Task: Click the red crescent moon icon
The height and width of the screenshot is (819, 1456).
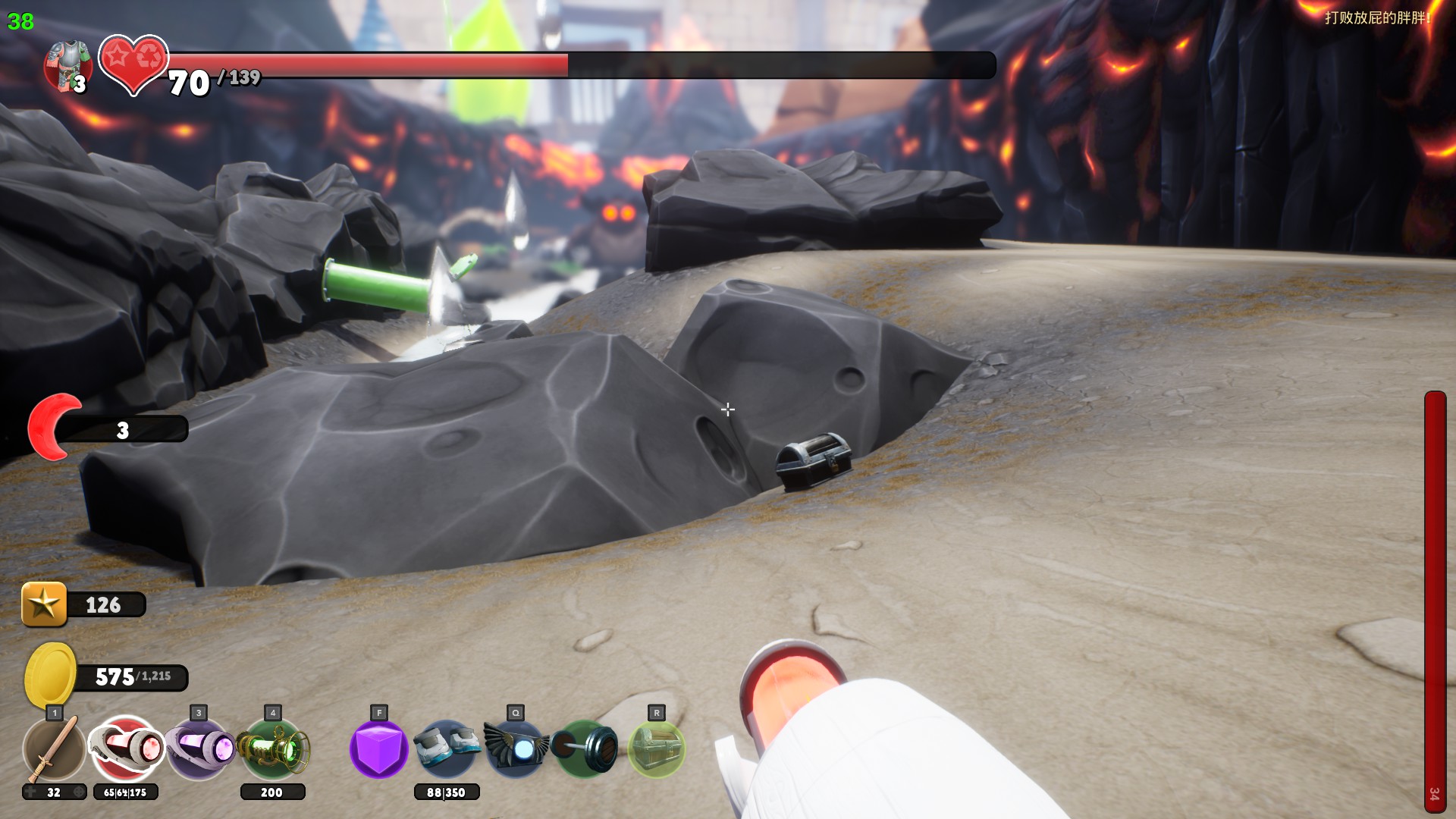Action: point(52,427)
